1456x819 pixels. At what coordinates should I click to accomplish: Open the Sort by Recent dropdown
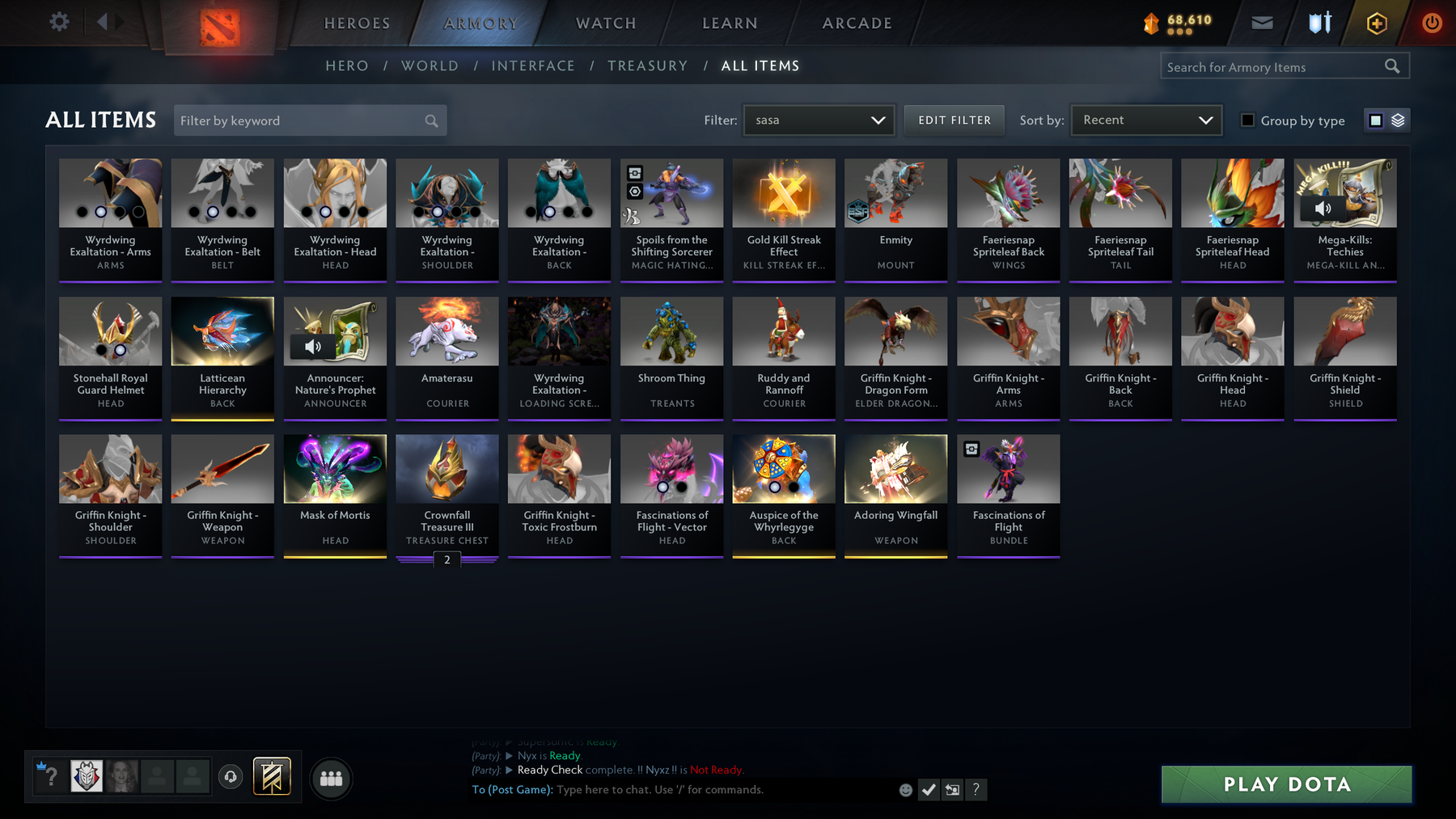click(1146, 120)
